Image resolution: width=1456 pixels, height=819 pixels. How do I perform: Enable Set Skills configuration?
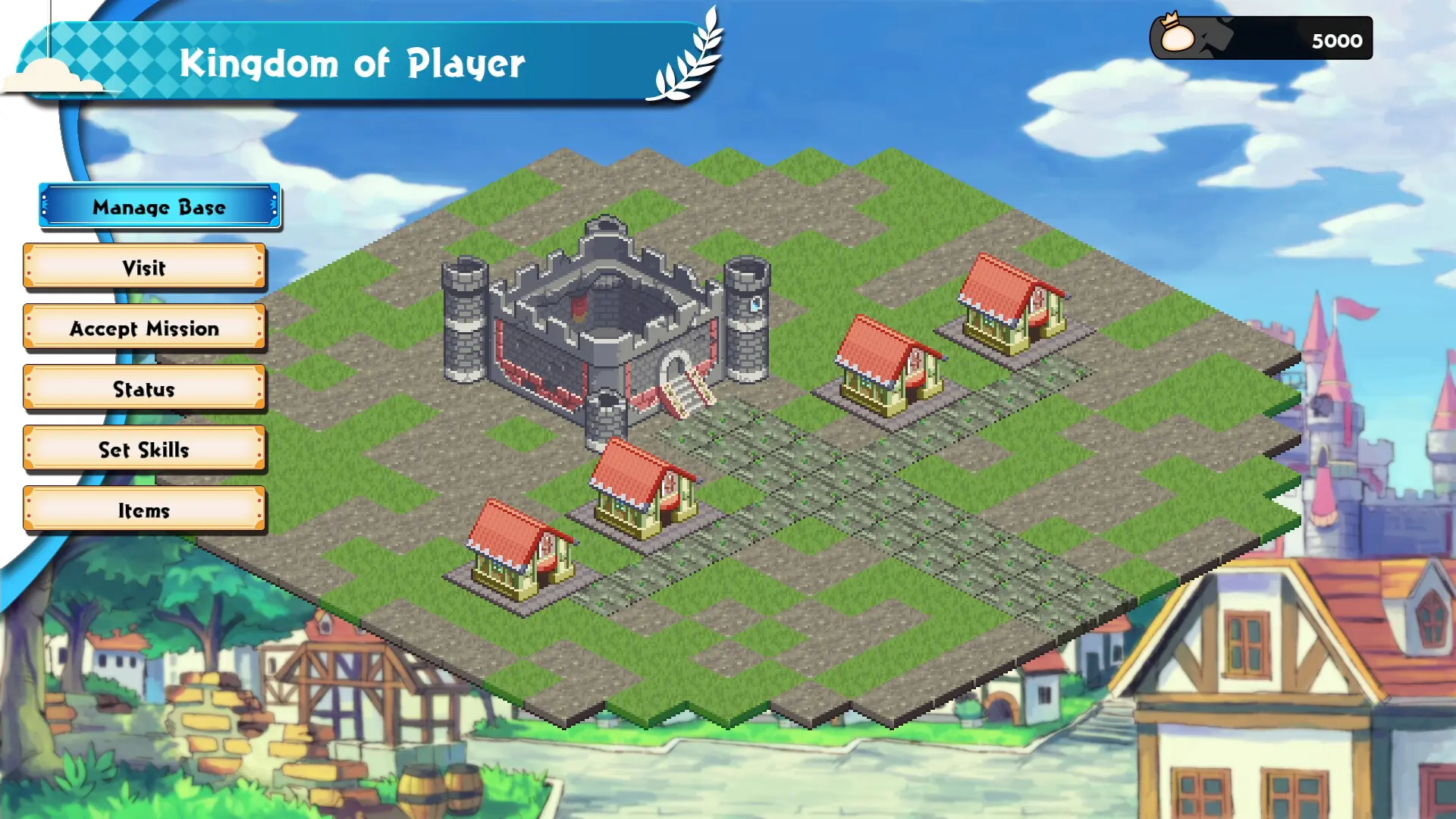tap(144, 449)
